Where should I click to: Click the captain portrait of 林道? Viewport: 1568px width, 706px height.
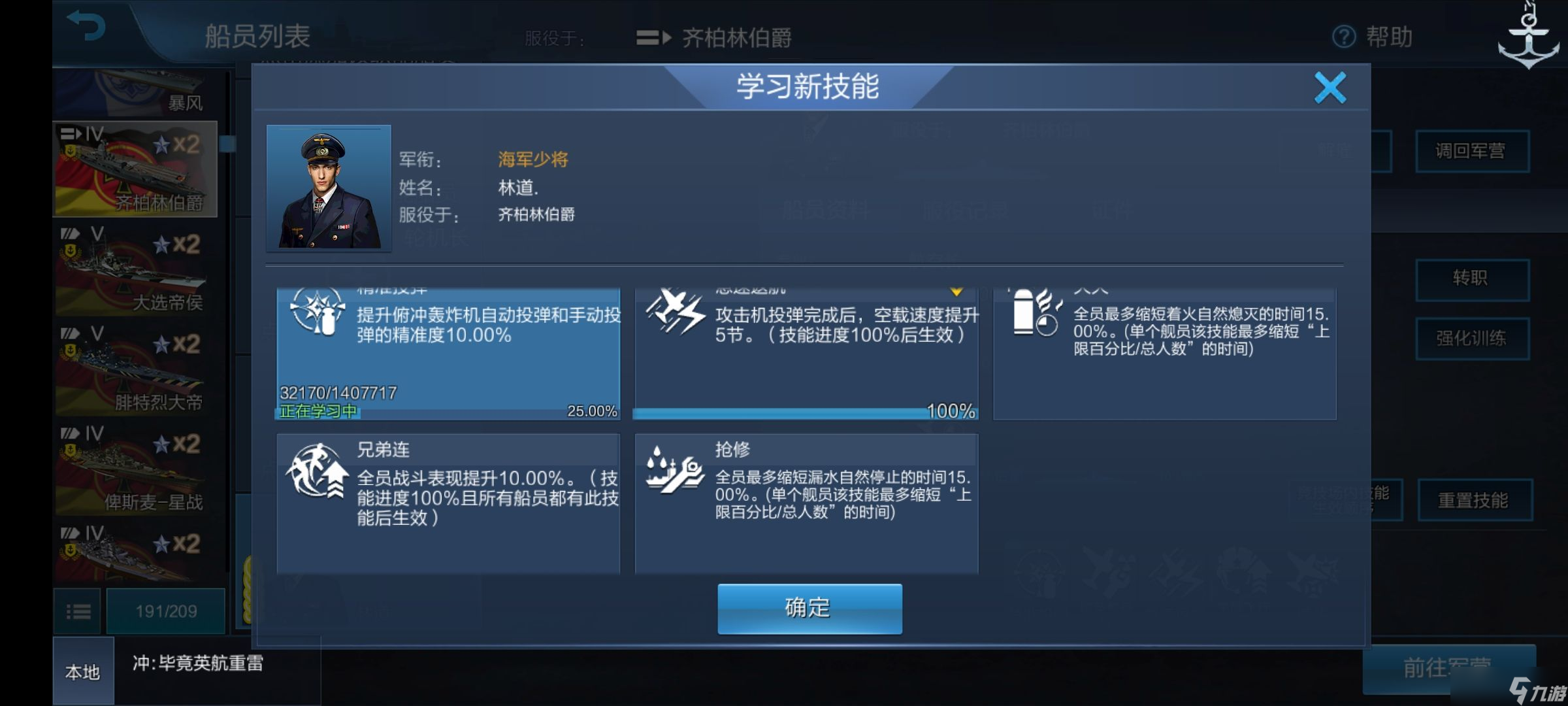tap(329, 188)
